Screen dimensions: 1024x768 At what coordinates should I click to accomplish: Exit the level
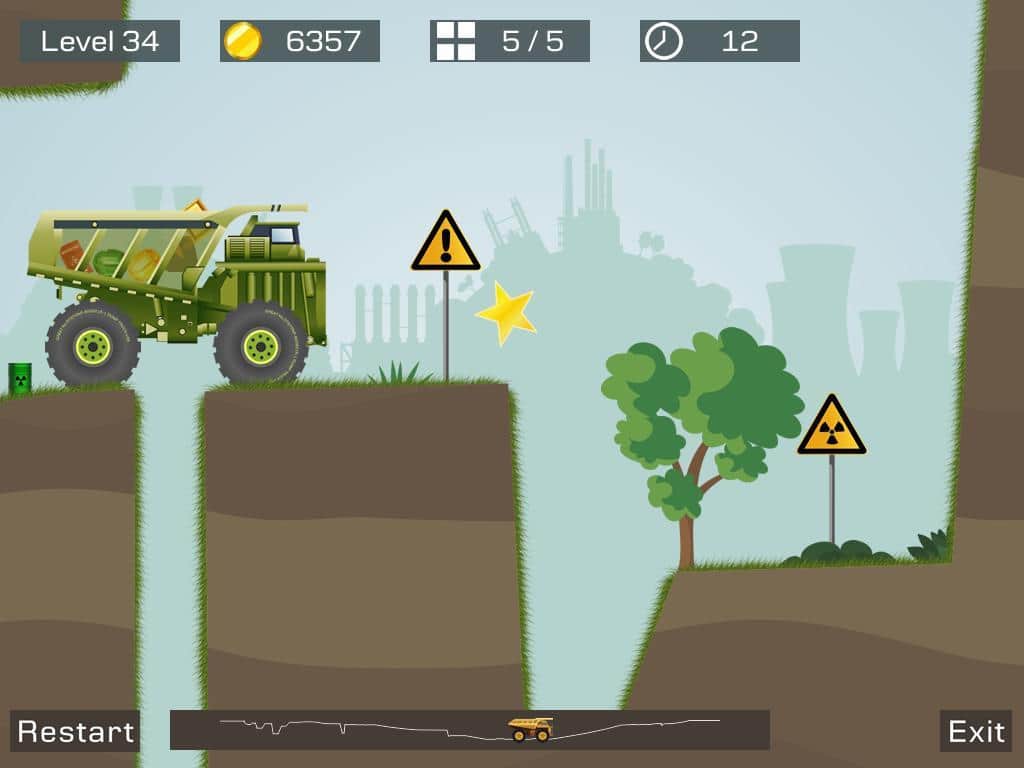(976, 731)
